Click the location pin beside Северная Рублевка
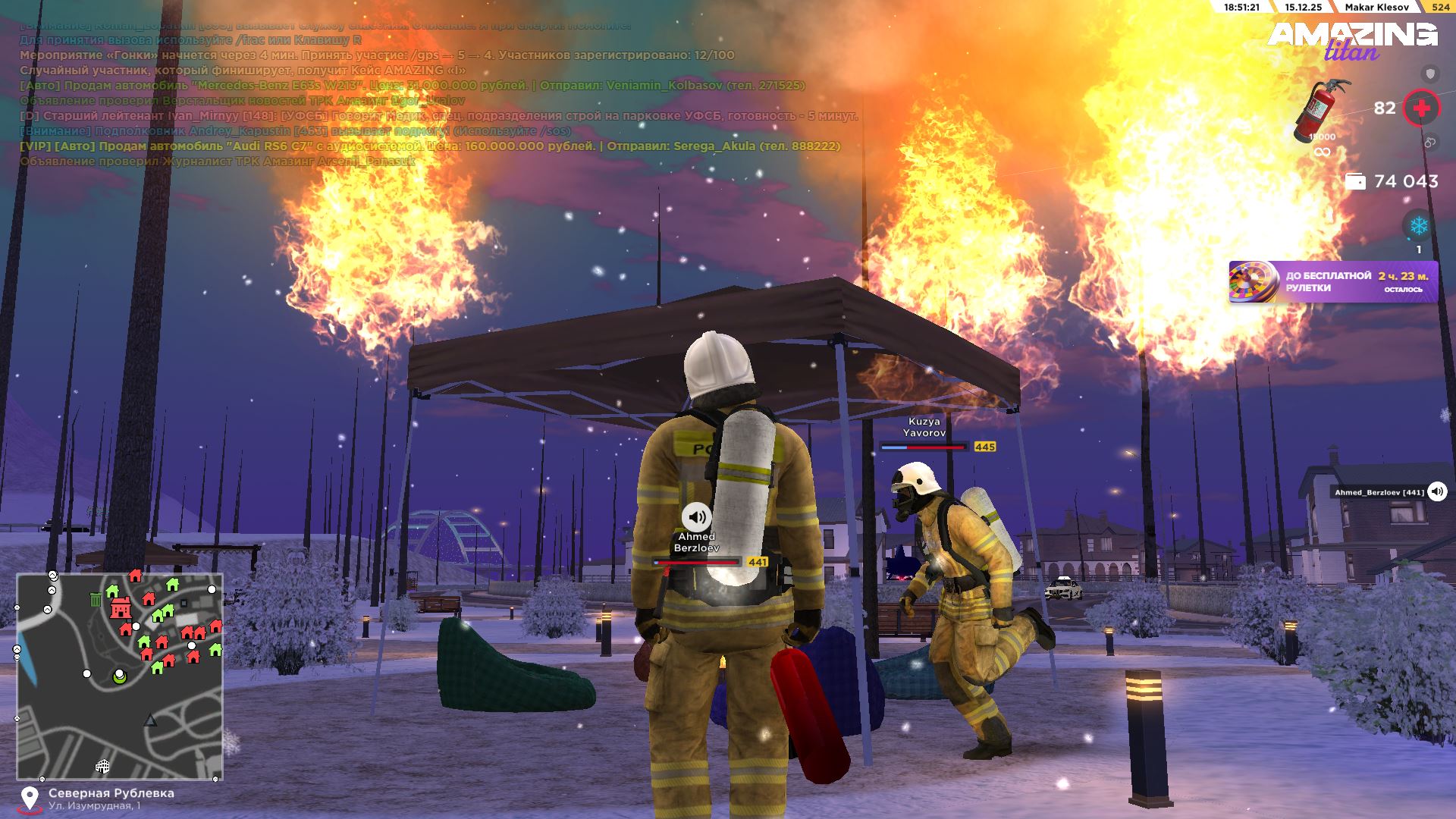The image size is (1456, 819). tap(30, 799)
